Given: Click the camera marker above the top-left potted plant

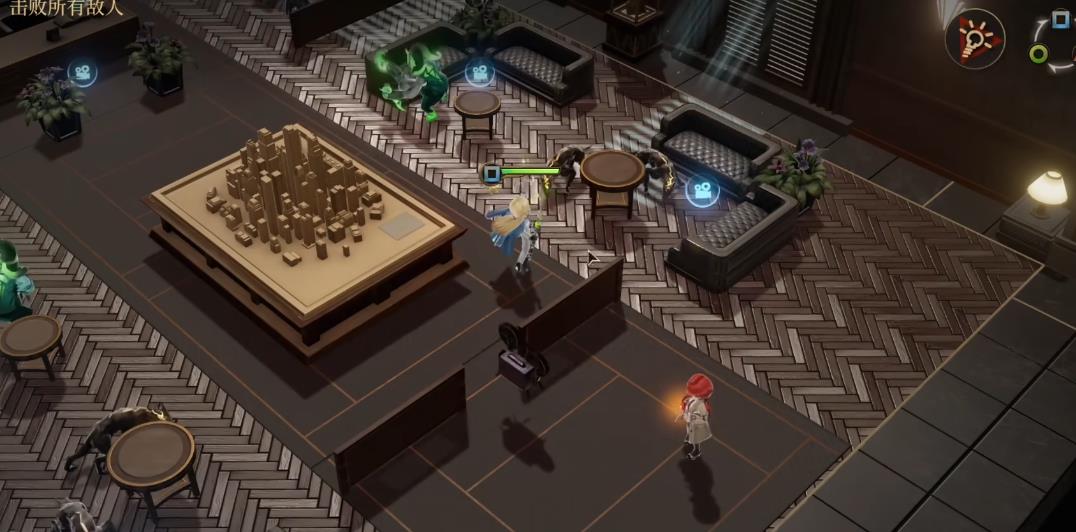Looking at the screenshot, I should (x=82, y=73).
